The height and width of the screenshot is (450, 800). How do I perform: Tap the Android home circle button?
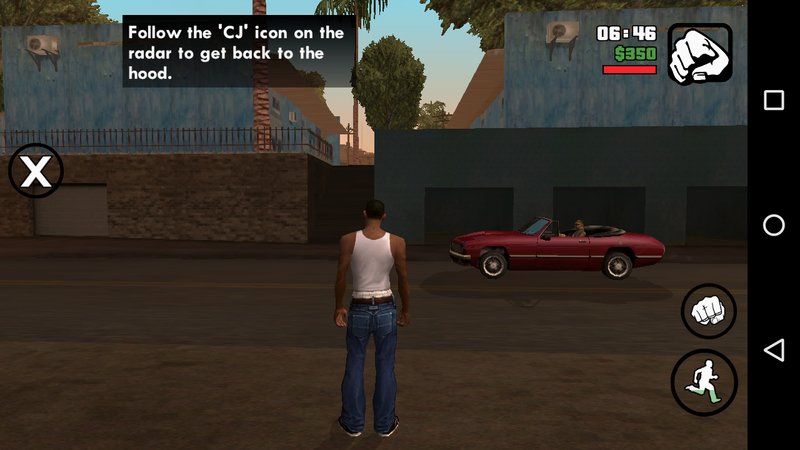click(x=773, y=225)
